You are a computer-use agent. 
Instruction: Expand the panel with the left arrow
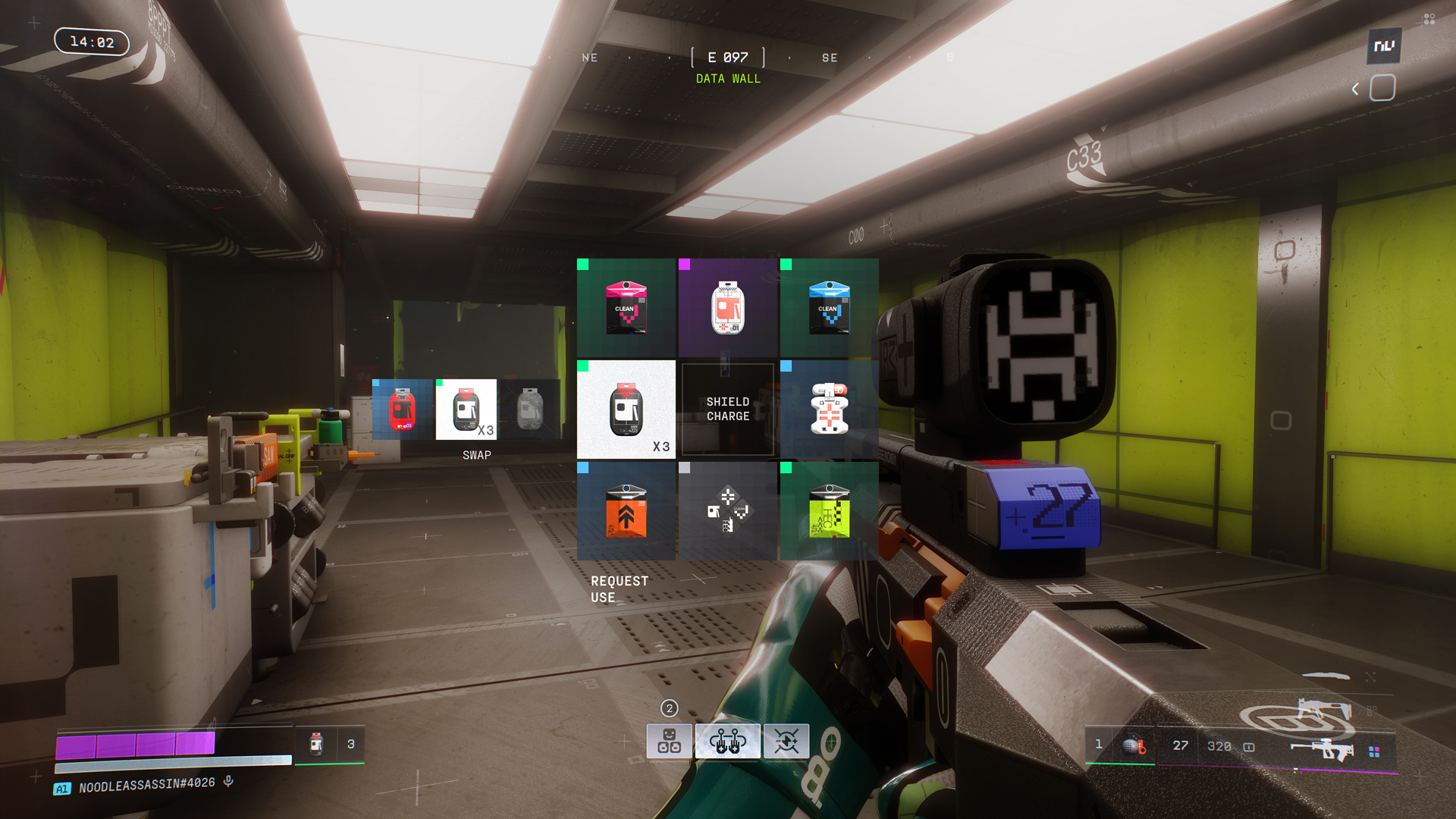point(1355,89)
